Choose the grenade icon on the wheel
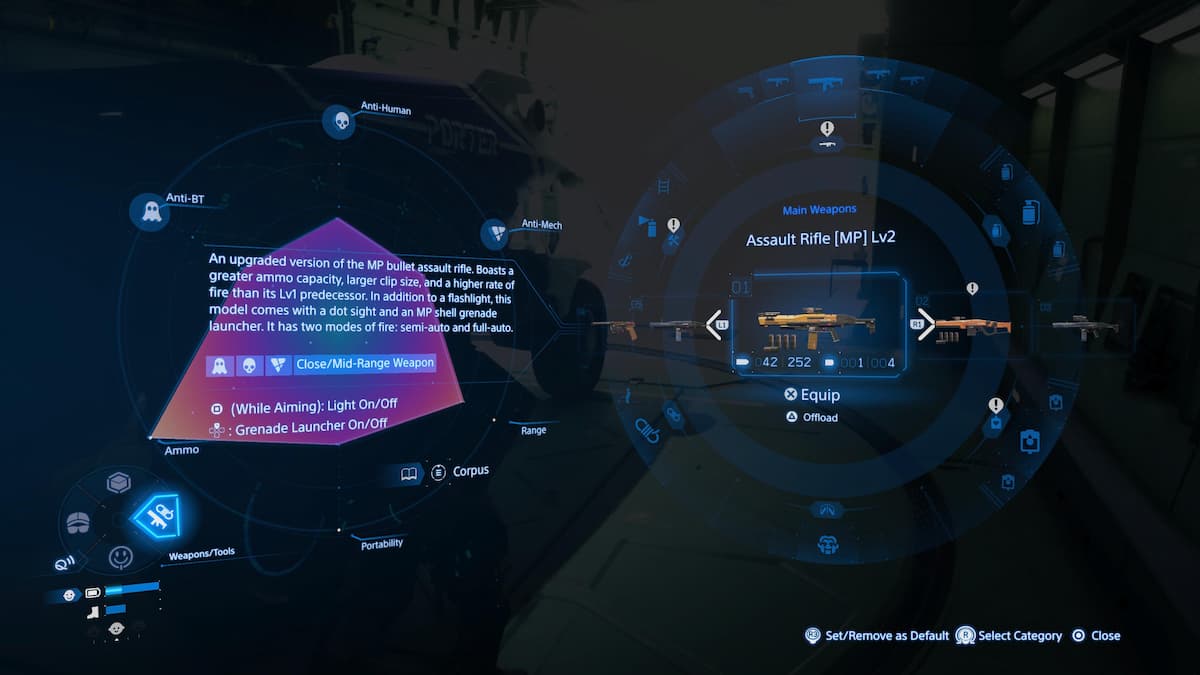Screen dimensions: 1200x675 pyautogui.click(x=1027, y=213)
